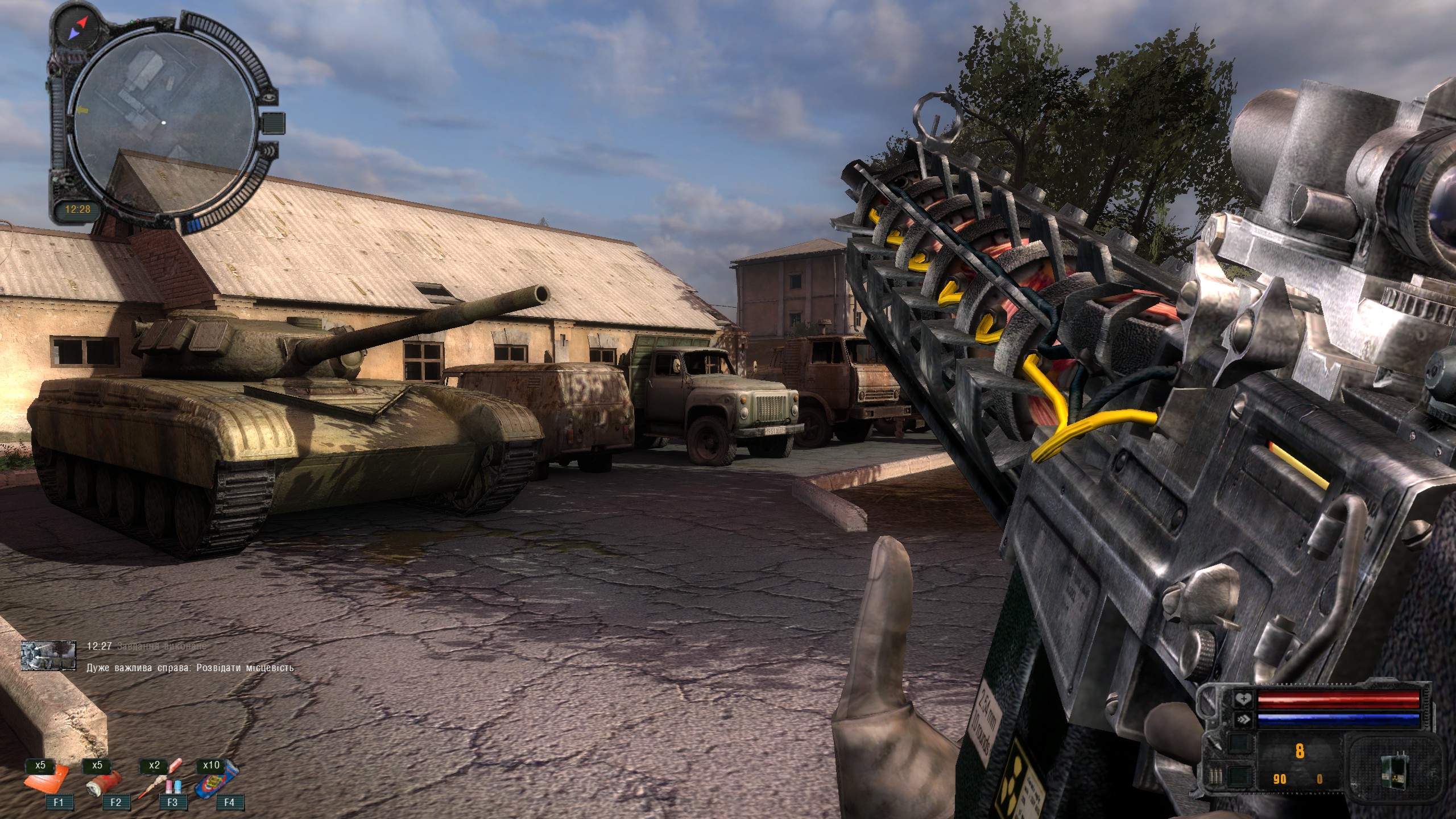The width and height of the screenshot is (1456, 819).
Task: Click the sound wave noise indicator
Action: 270,151
